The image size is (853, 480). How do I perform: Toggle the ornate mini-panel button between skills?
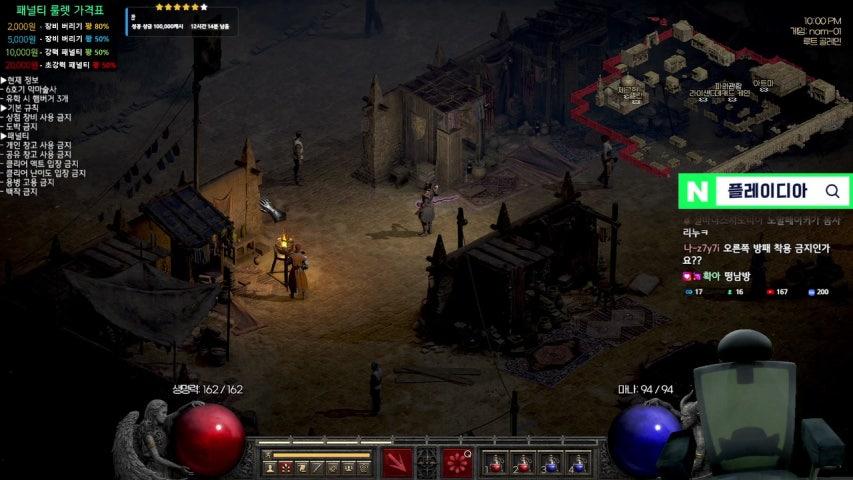[427, 463]
